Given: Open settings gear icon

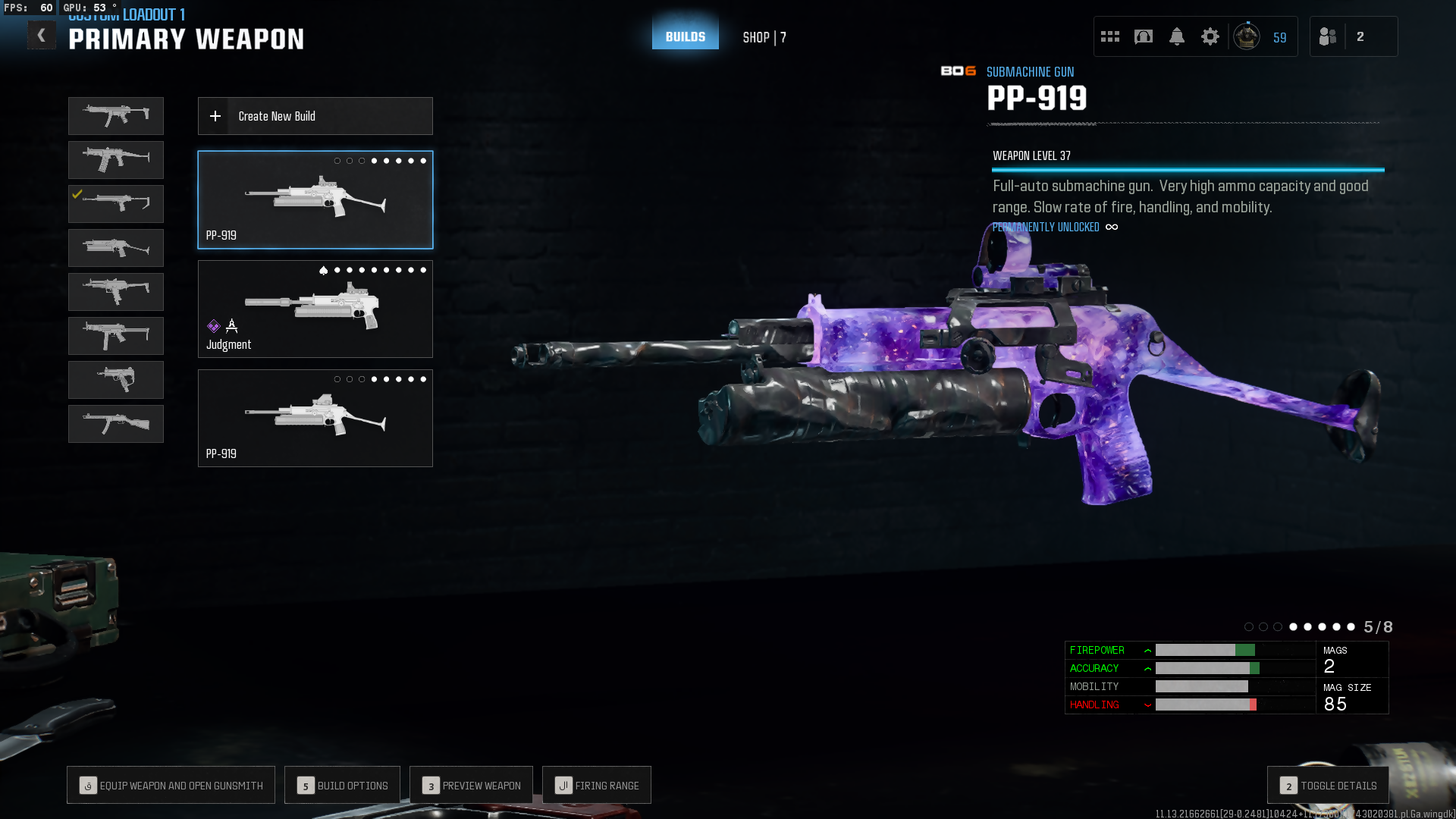Looking at the screenshot, I should point(1210,36).
